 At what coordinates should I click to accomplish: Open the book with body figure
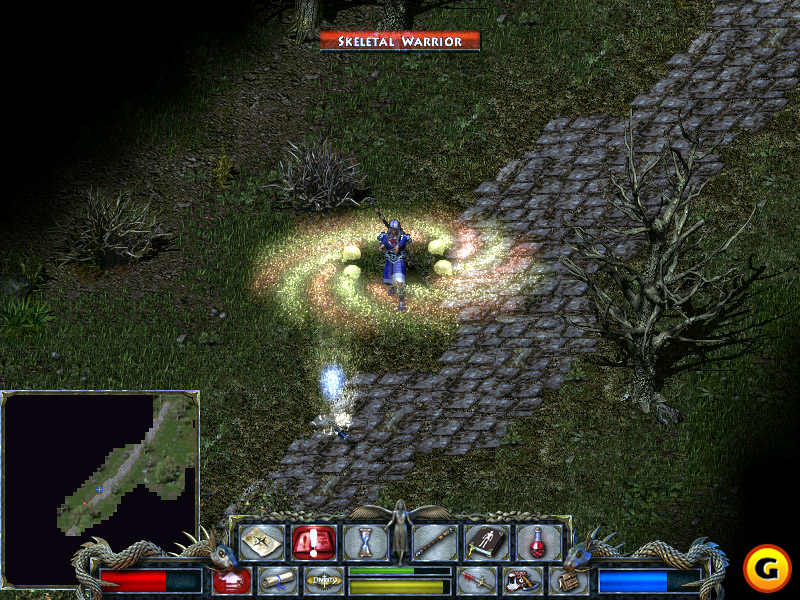(487, 542)
